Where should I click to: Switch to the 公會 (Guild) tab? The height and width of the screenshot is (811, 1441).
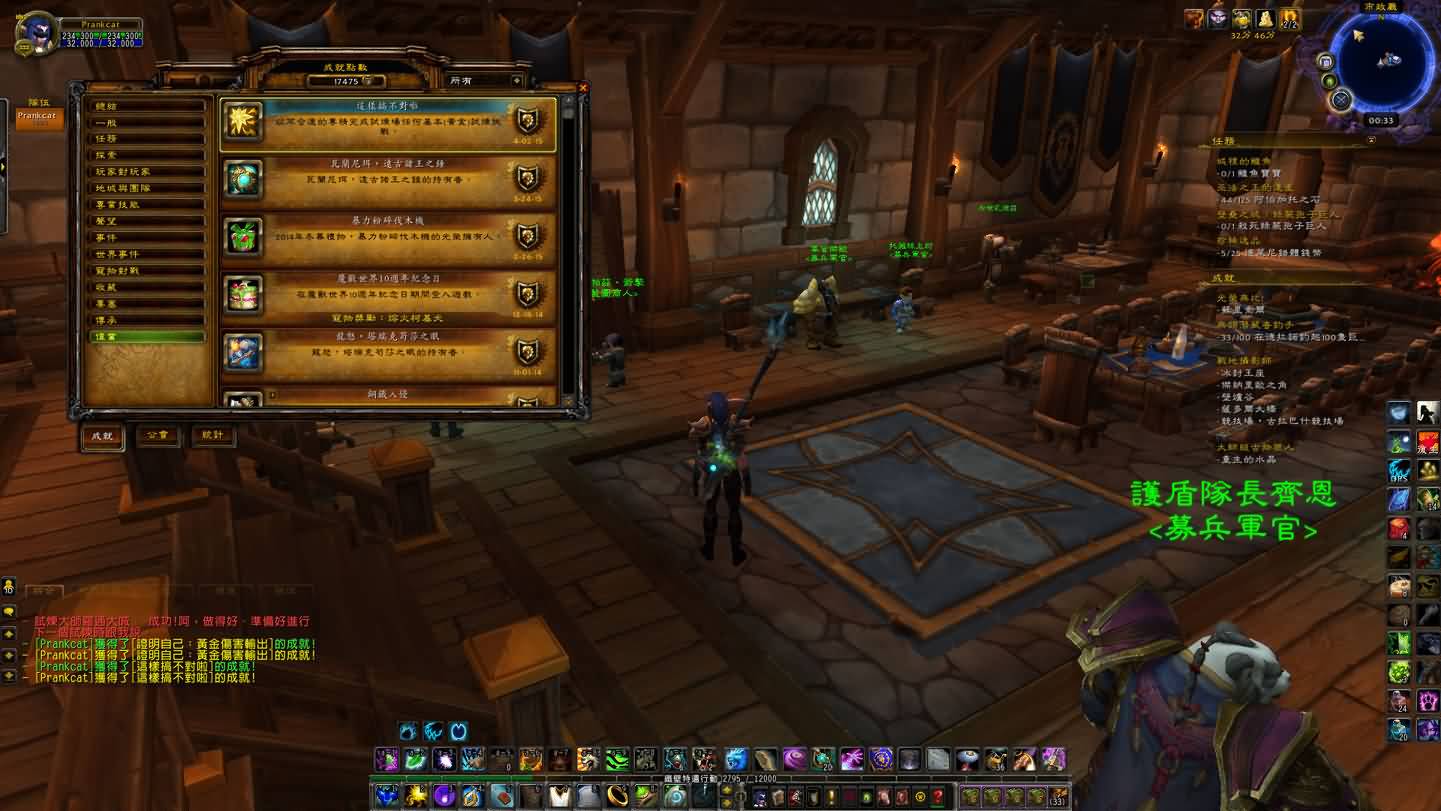(x=158, y=436)
